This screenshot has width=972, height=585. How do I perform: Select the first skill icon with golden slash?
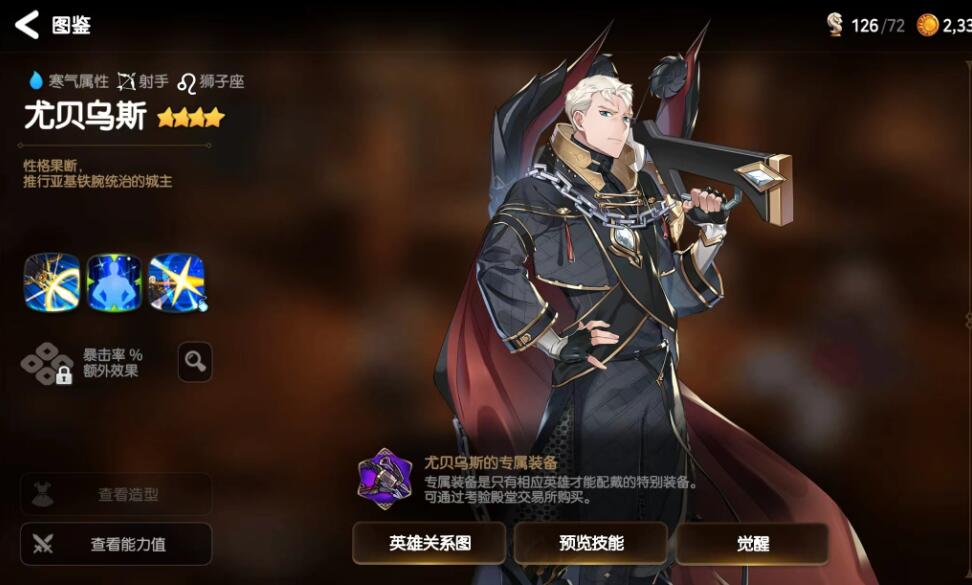(x=52, y=282)
